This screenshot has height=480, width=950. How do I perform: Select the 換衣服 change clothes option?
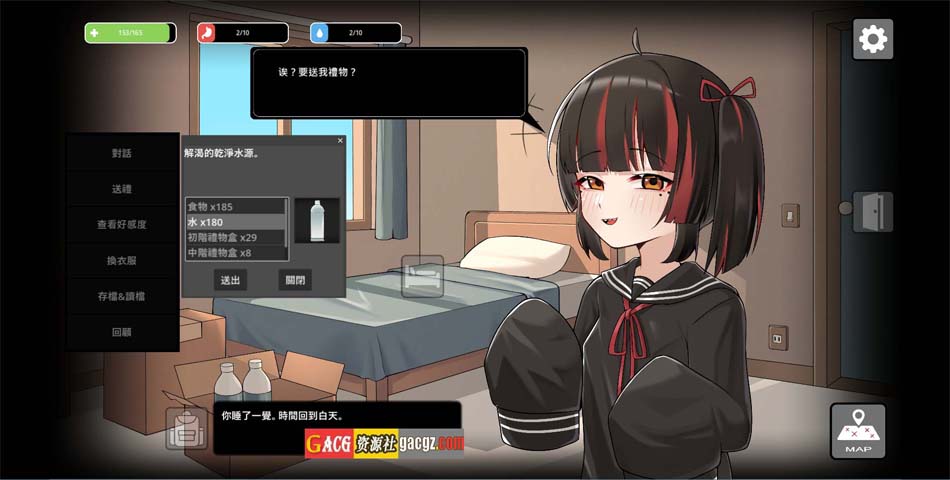122,260
